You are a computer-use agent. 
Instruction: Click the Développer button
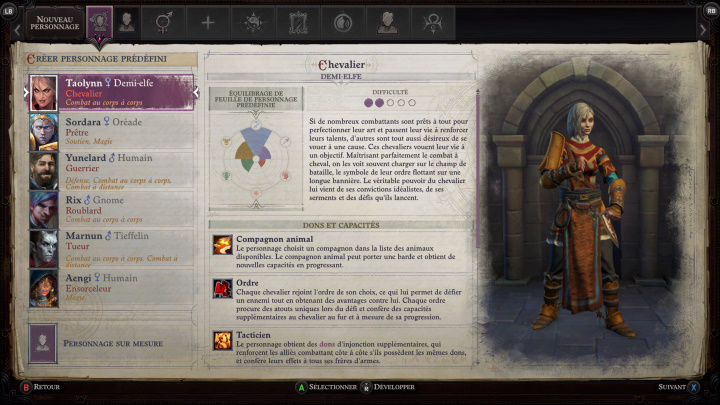coord(392,386)
